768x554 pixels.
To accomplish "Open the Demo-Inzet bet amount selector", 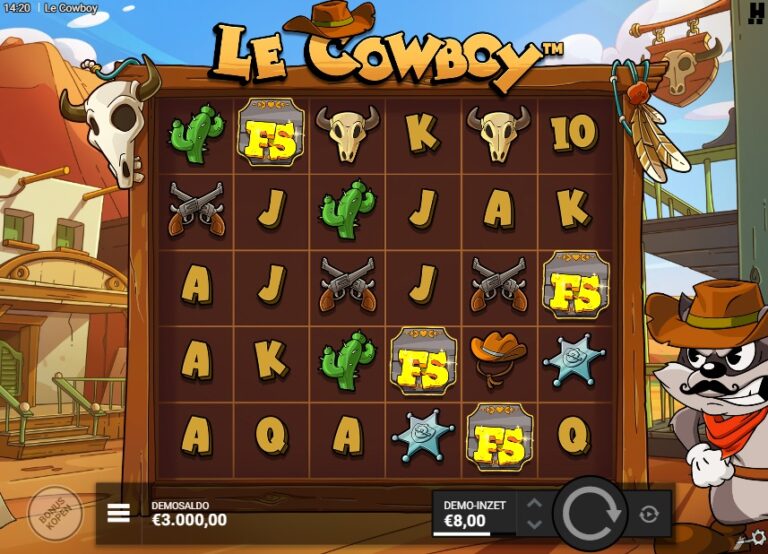I will coord(474,513).
